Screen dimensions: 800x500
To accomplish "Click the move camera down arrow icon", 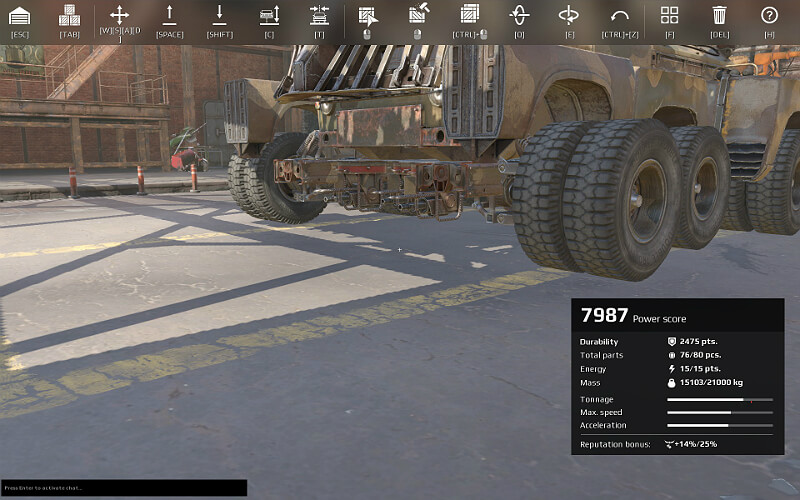I will 219,15.
